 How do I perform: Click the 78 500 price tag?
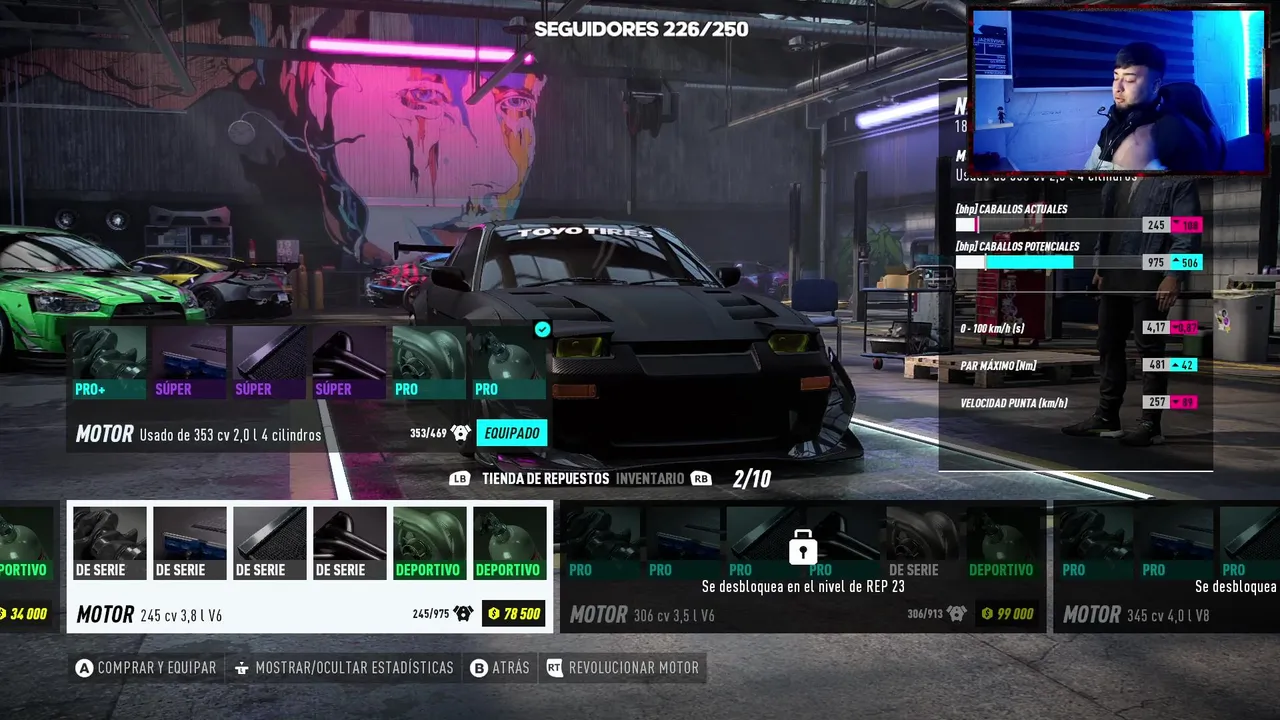pos(515,614)
